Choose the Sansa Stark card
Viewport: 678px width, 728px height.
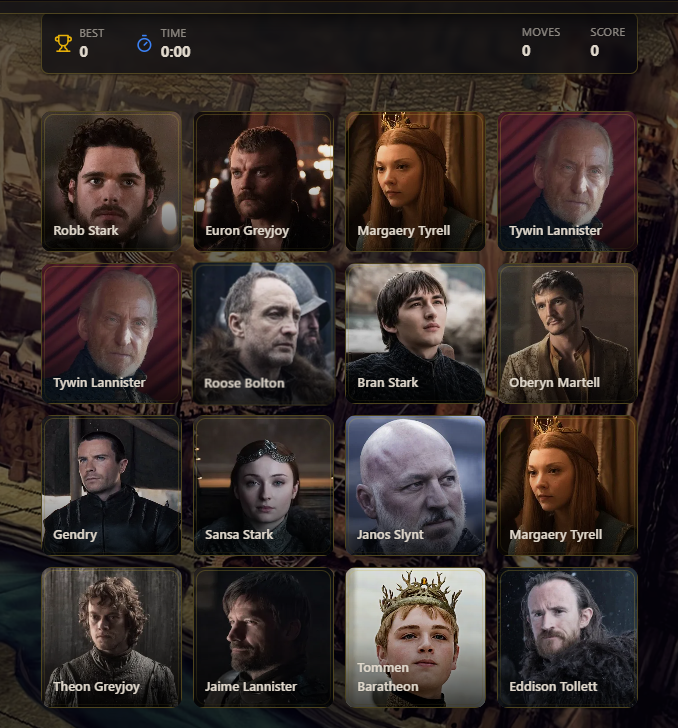[x=263, y=485]
